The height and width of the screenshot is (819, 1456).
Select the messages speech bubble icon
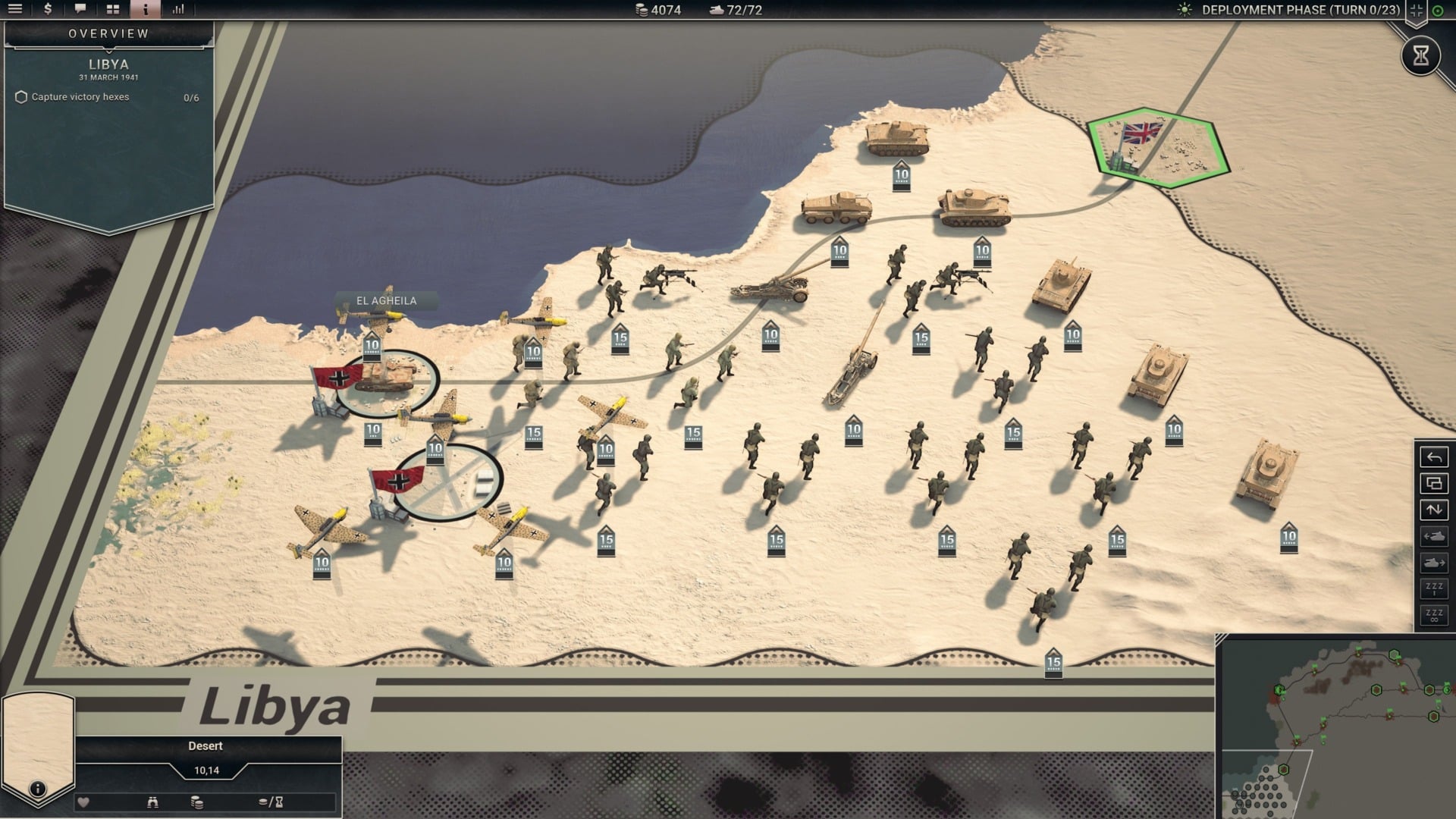pyautogui.click(x=80, y=10)
